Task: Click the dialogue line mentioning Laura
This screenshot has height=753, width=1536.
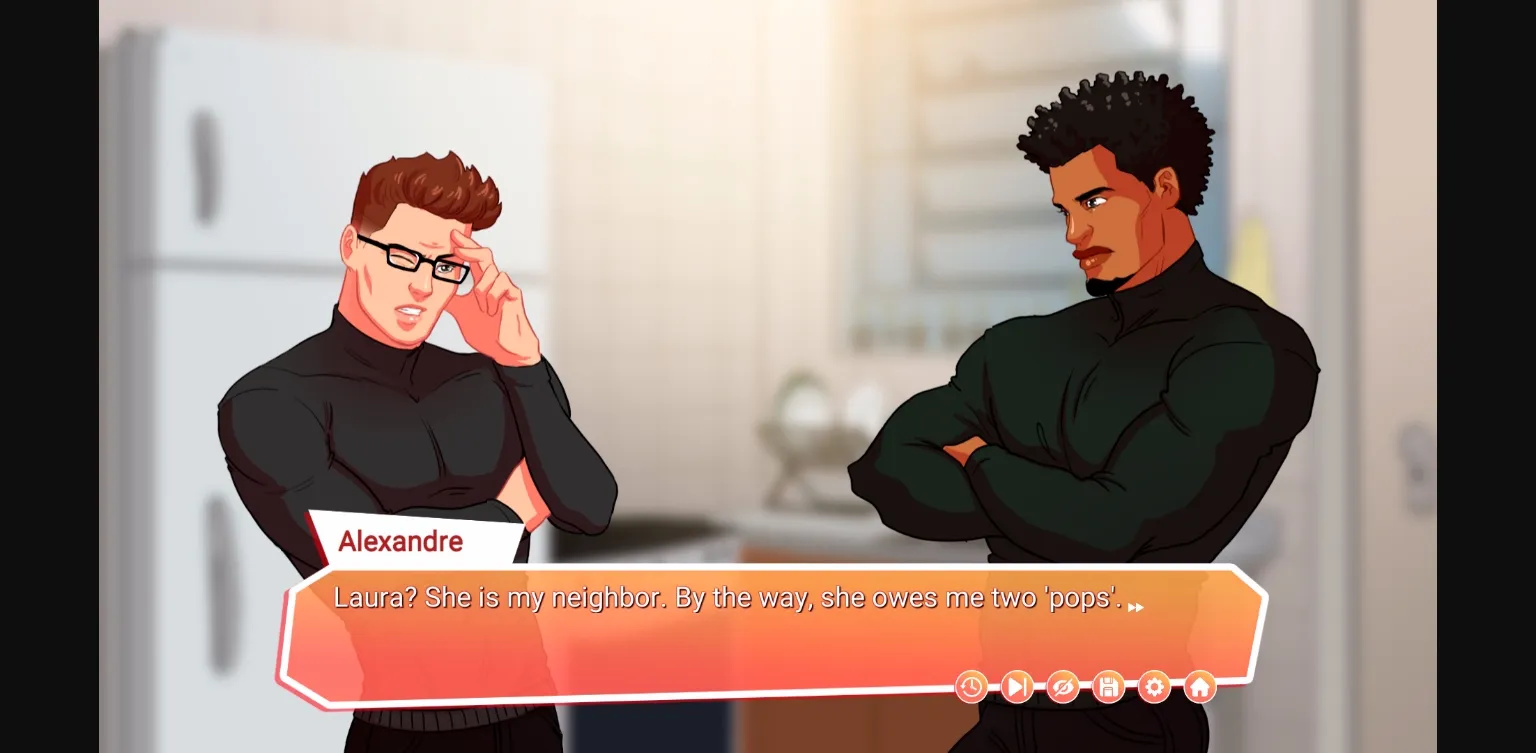Action: [720, 596]
